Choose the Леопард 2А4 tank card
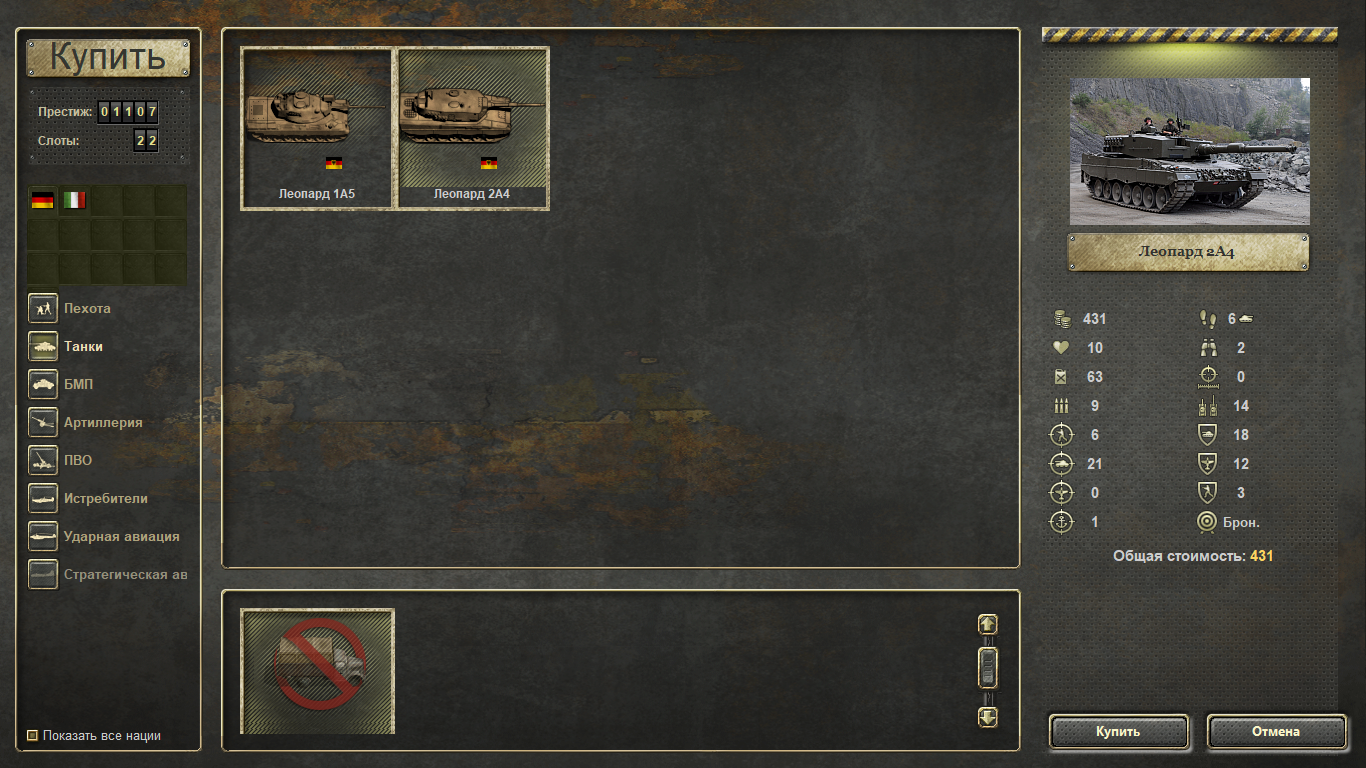The image size is (1366, 768). (x=473, y=128)
